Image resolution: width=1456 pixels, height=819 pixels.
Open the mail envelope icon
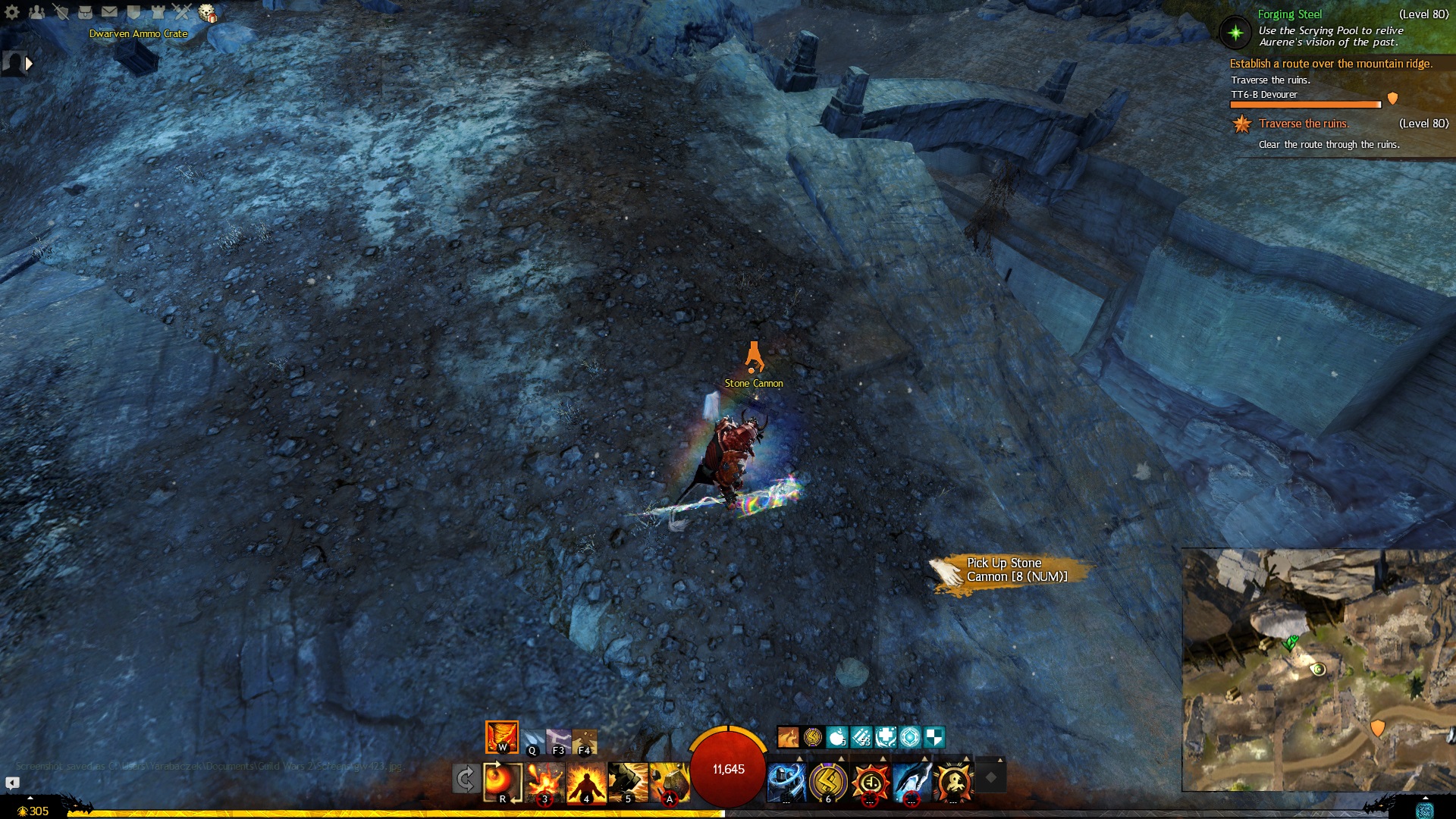pyautogui.click(x=109, y=11)
